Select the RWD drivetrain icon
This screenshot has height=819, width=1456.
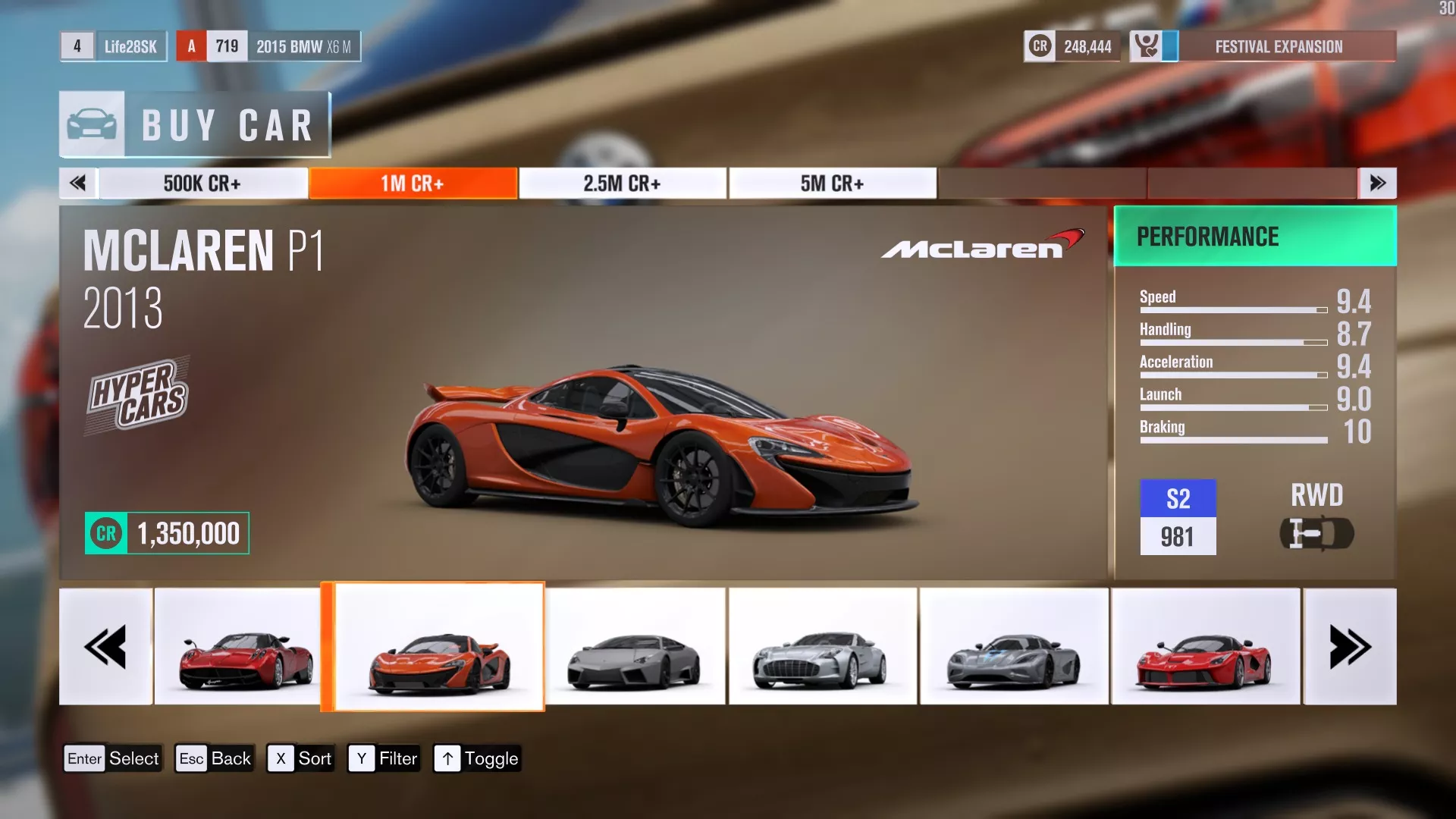pos(1317,533)
